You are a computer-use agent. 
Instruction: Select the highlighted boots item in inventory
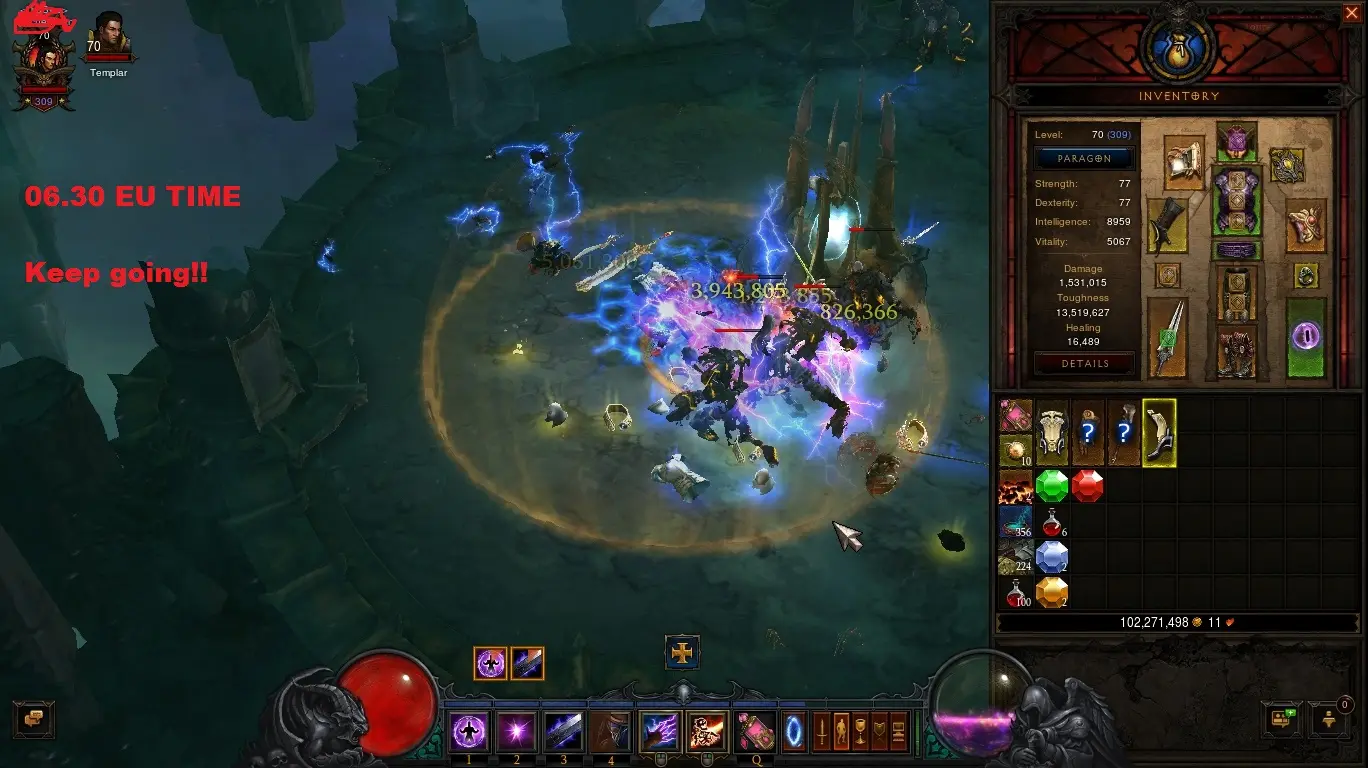[x=1159, y=433]
